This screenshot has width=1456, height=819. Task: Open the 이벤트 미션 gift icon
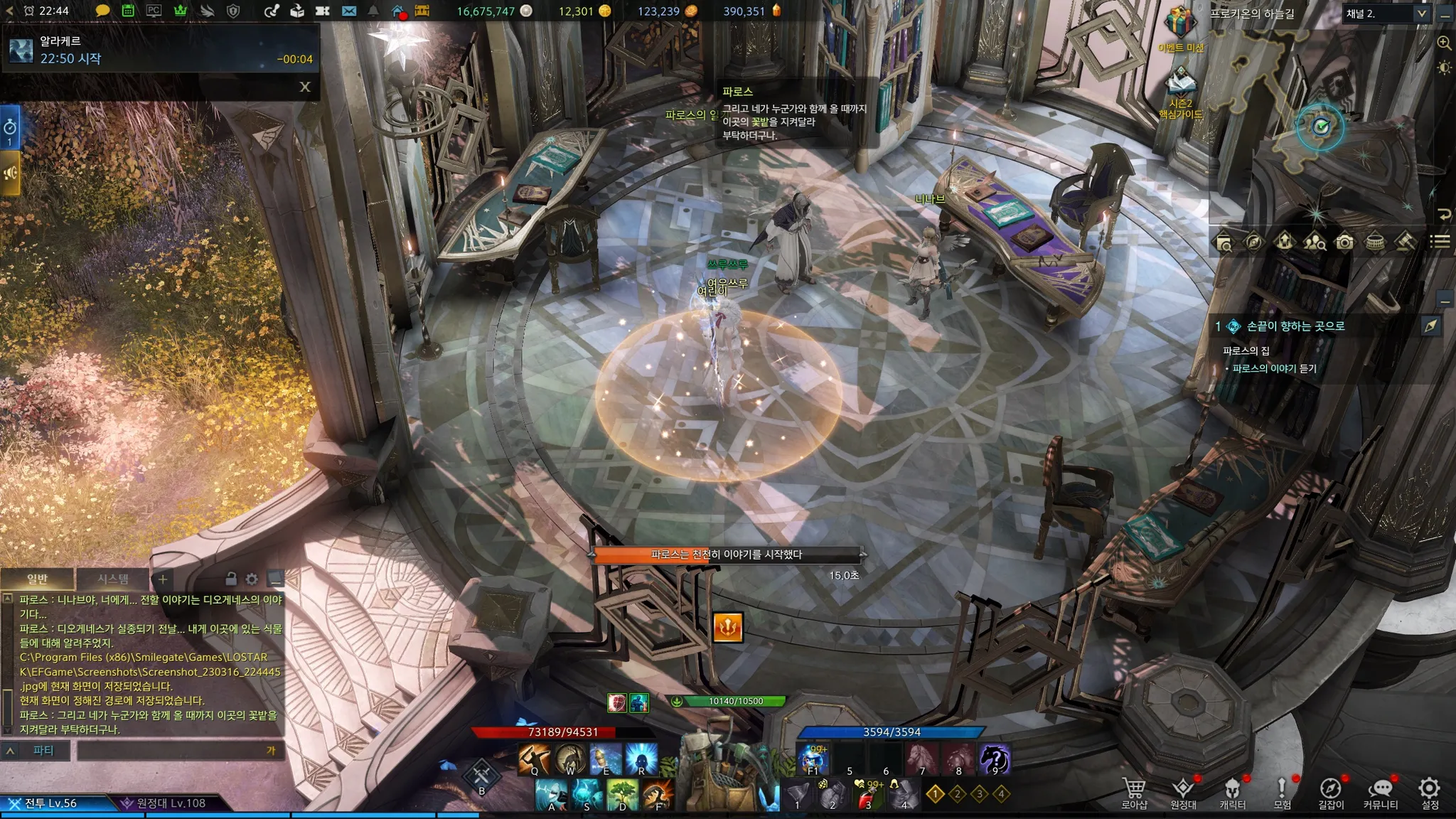1180,26
